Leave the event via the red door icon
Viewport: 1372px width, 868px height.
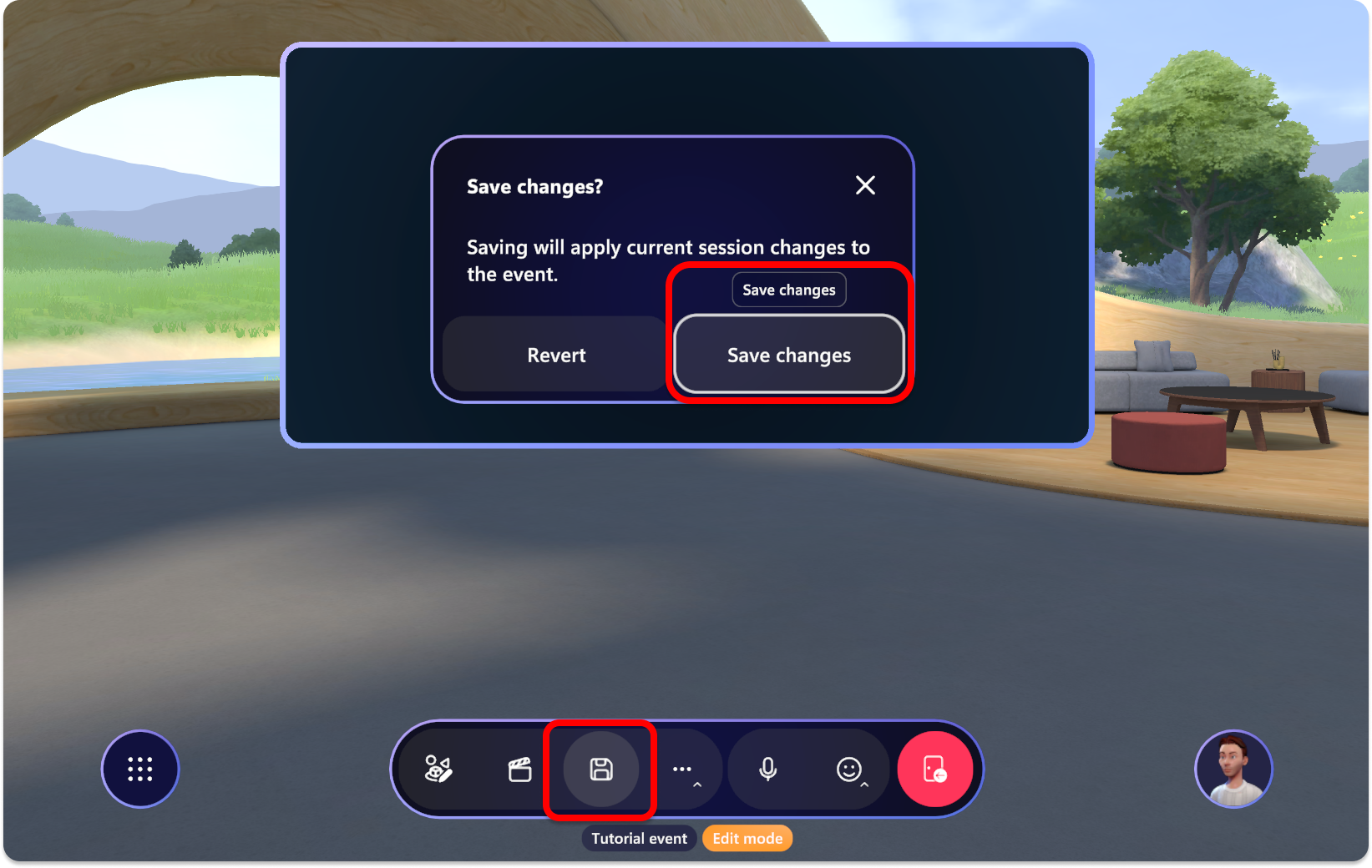(934, 769)
